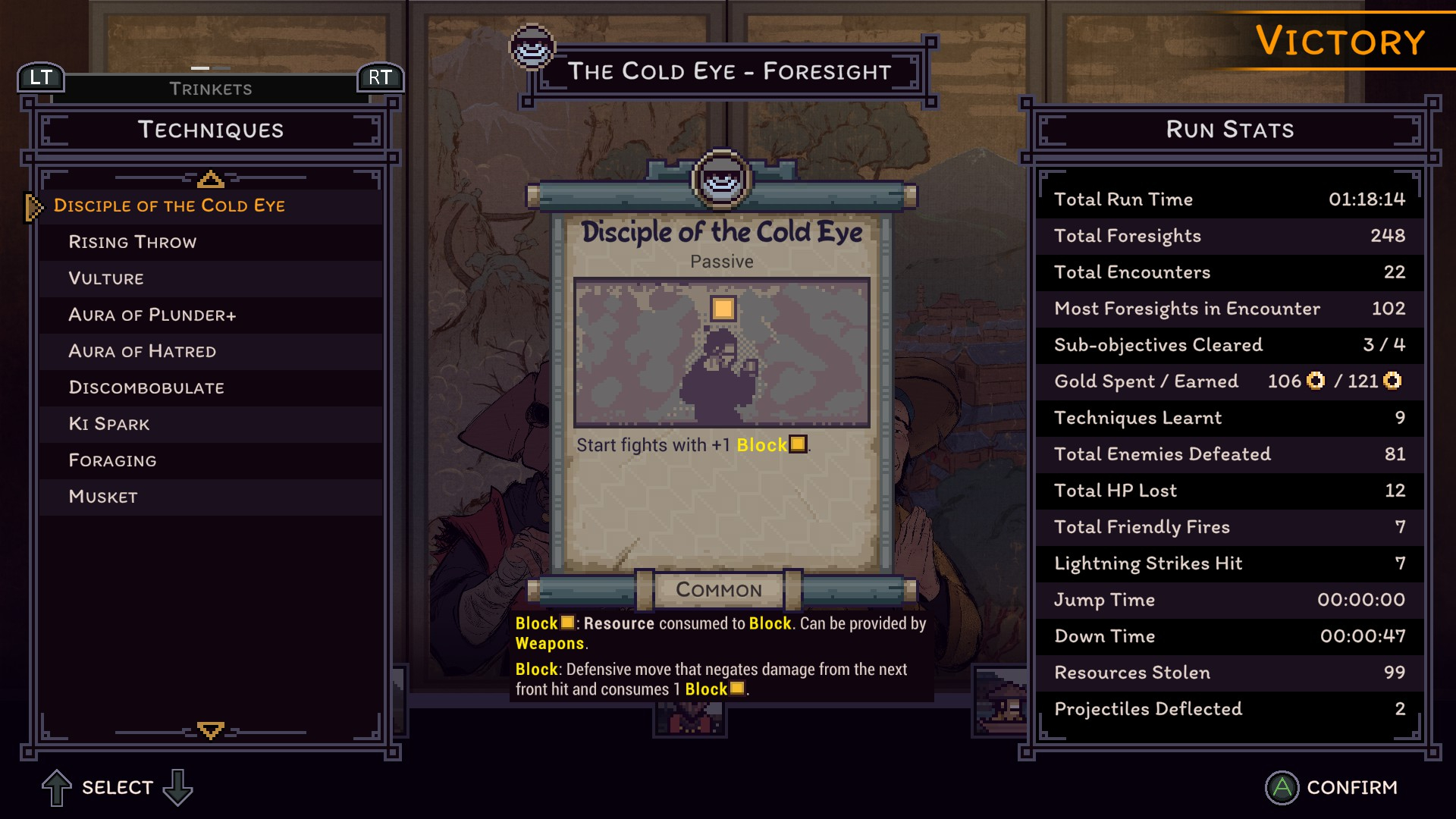Select the Foraging technique row

tap(113, 460)
